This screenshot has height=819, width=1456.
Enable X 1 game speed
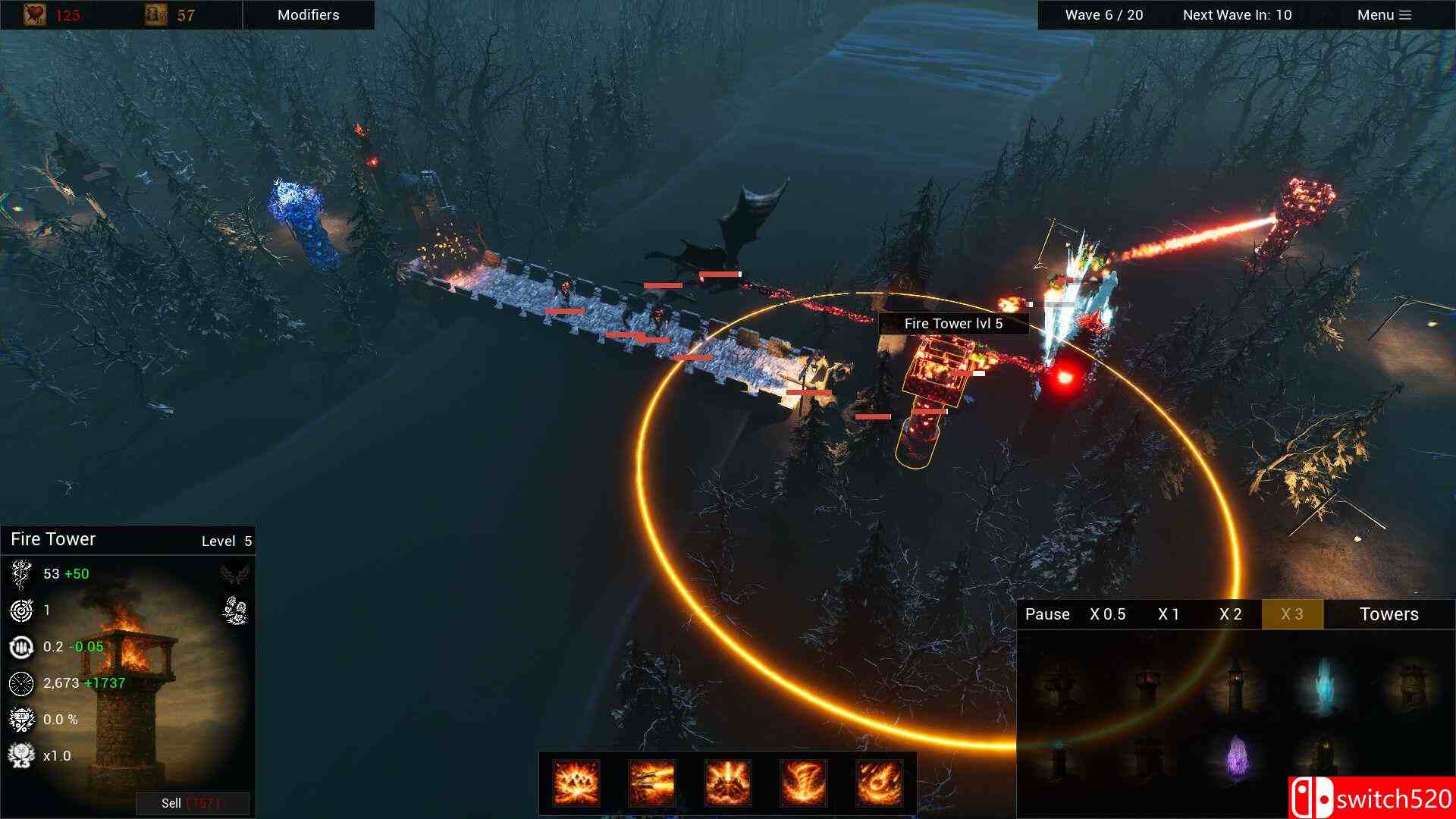[1169, 614]
